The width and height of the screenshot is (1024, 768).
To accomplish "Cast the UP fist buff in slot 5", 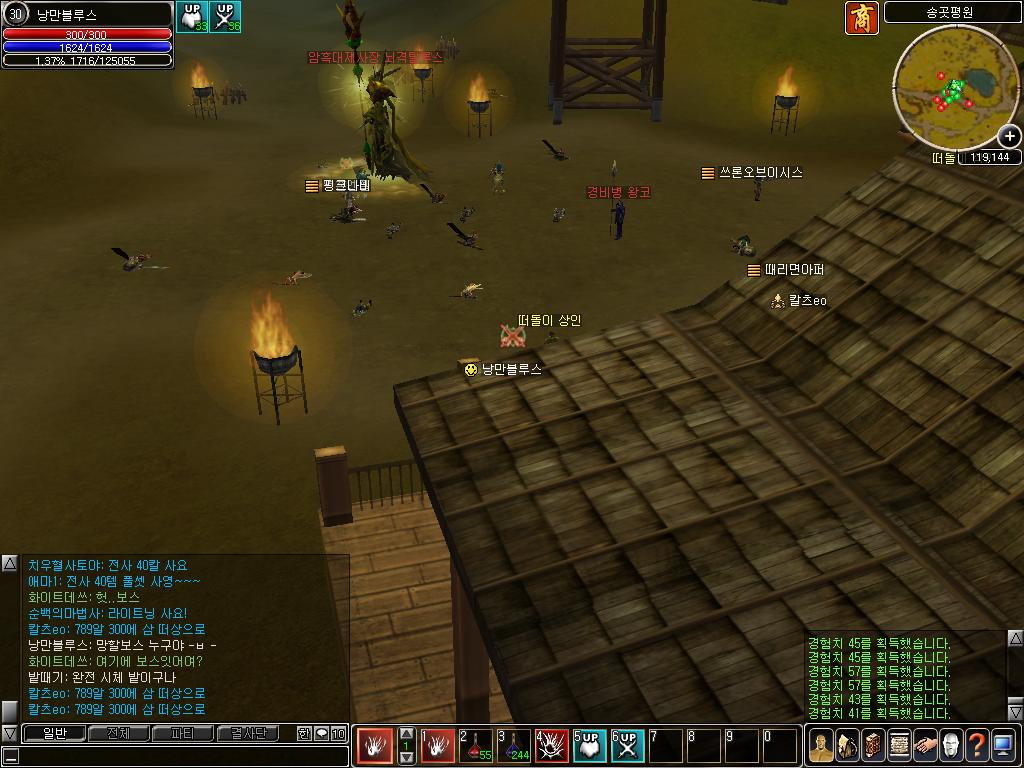I will coord(590,745).
